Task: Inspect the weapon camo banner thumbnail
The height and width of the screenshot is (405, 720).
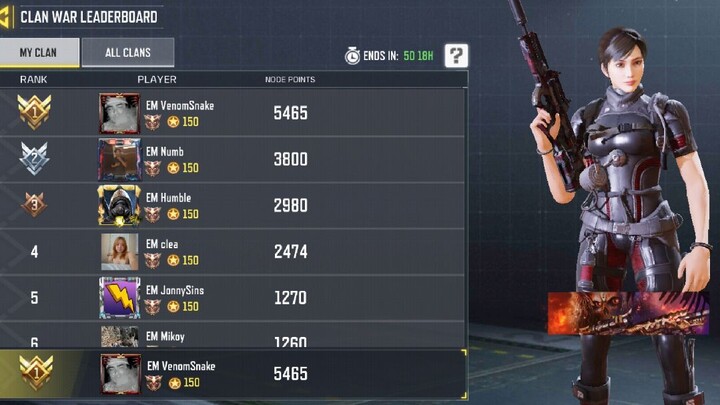Action: pos(627,312)
